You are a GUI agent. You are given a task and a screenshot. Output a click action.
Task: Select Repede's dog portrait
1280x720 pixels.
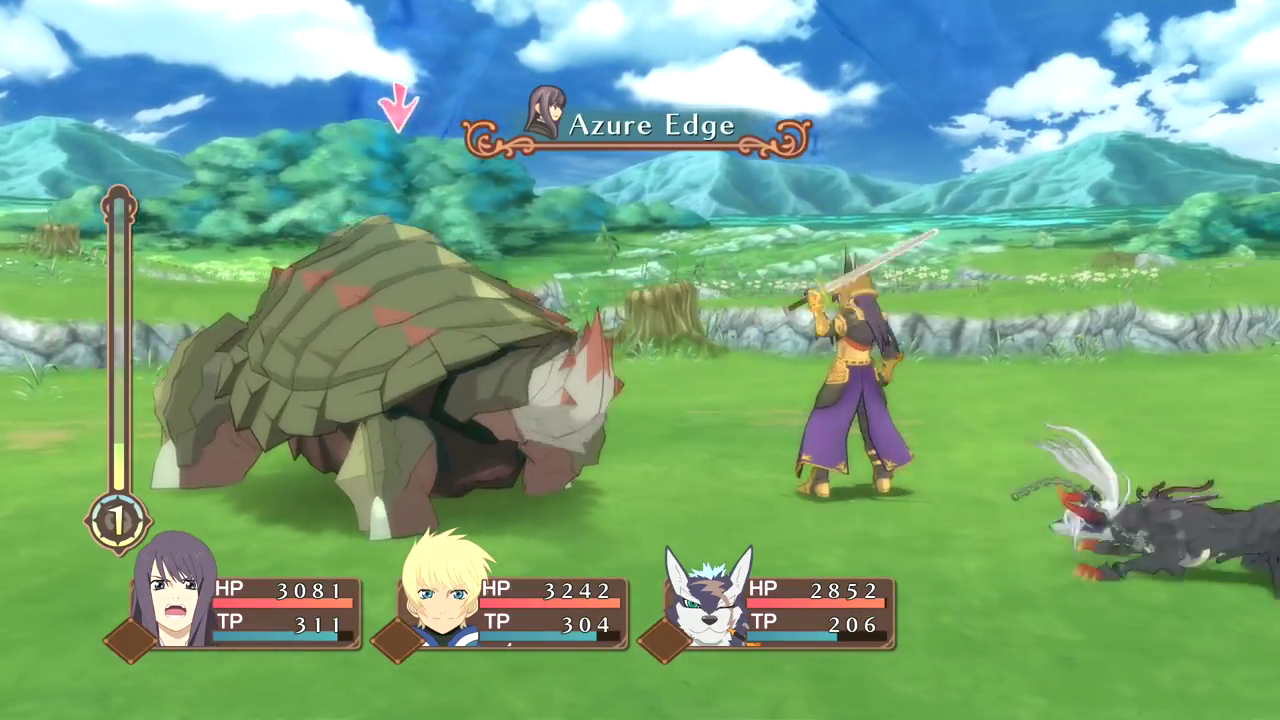point(709,597)
